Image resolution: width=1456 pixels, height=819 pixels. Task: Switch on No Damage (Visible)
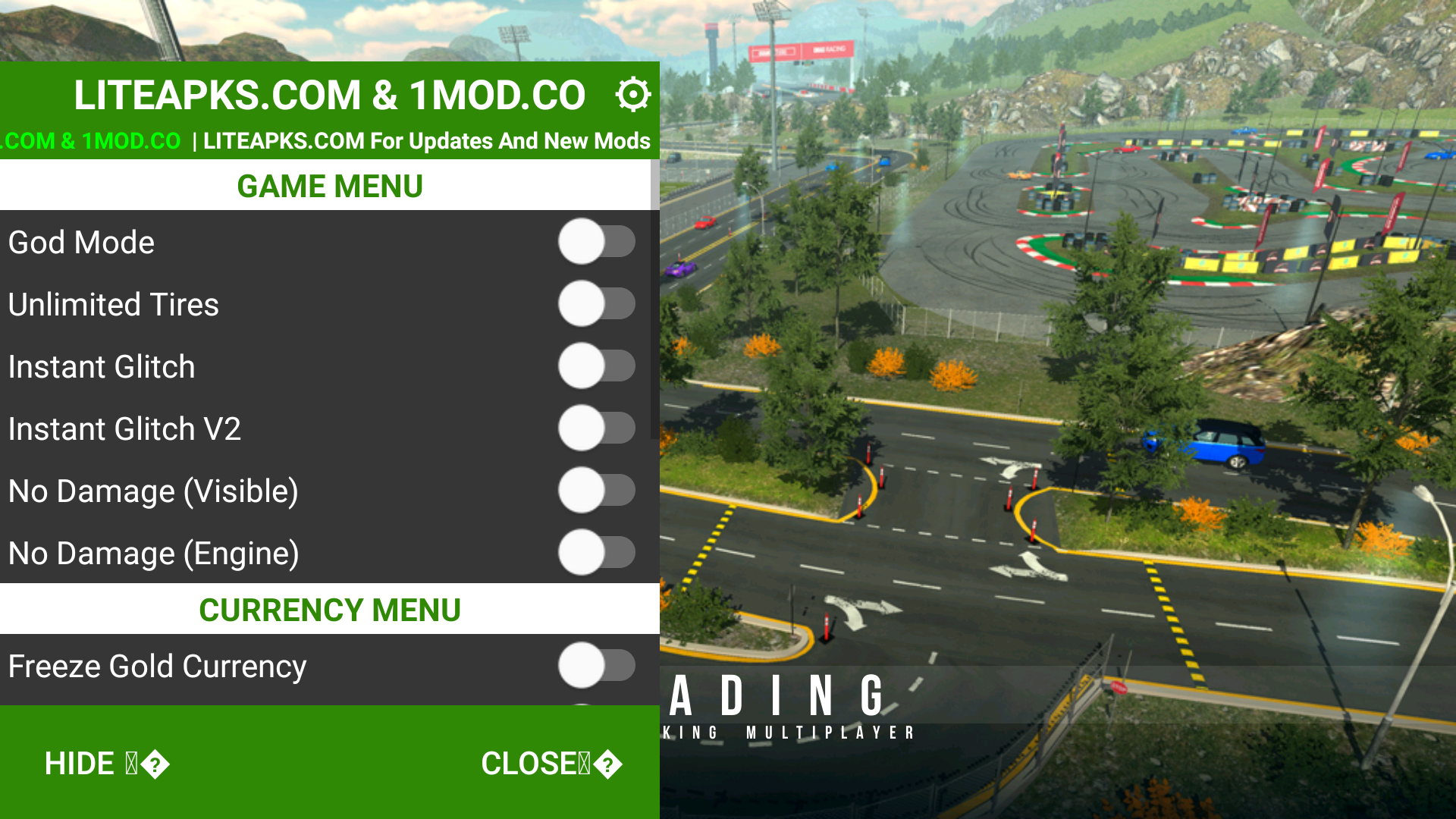click(x=597, y=491)
